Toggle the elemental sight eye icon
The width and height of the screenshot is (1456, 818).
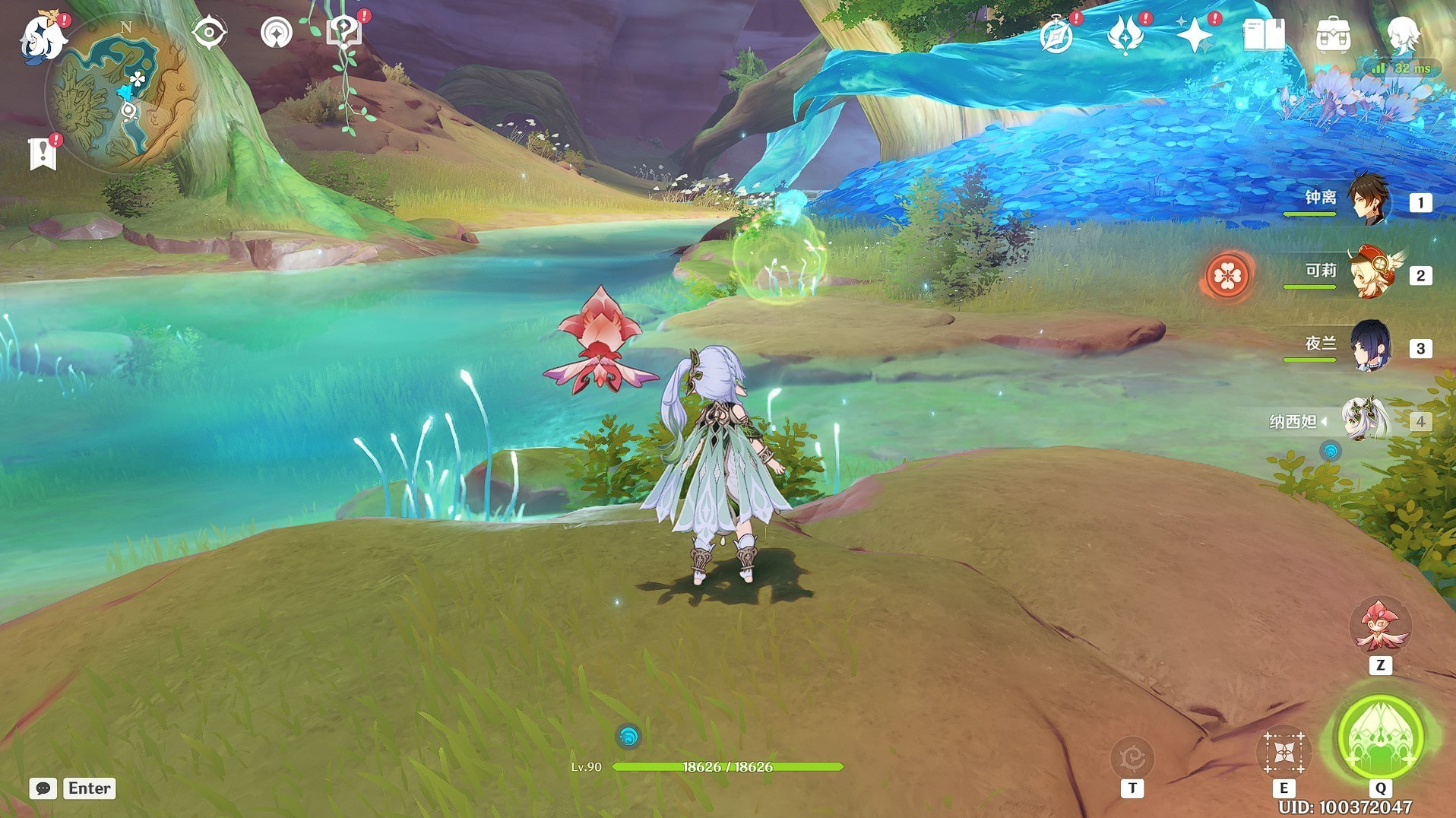click(x=208, y=33)
